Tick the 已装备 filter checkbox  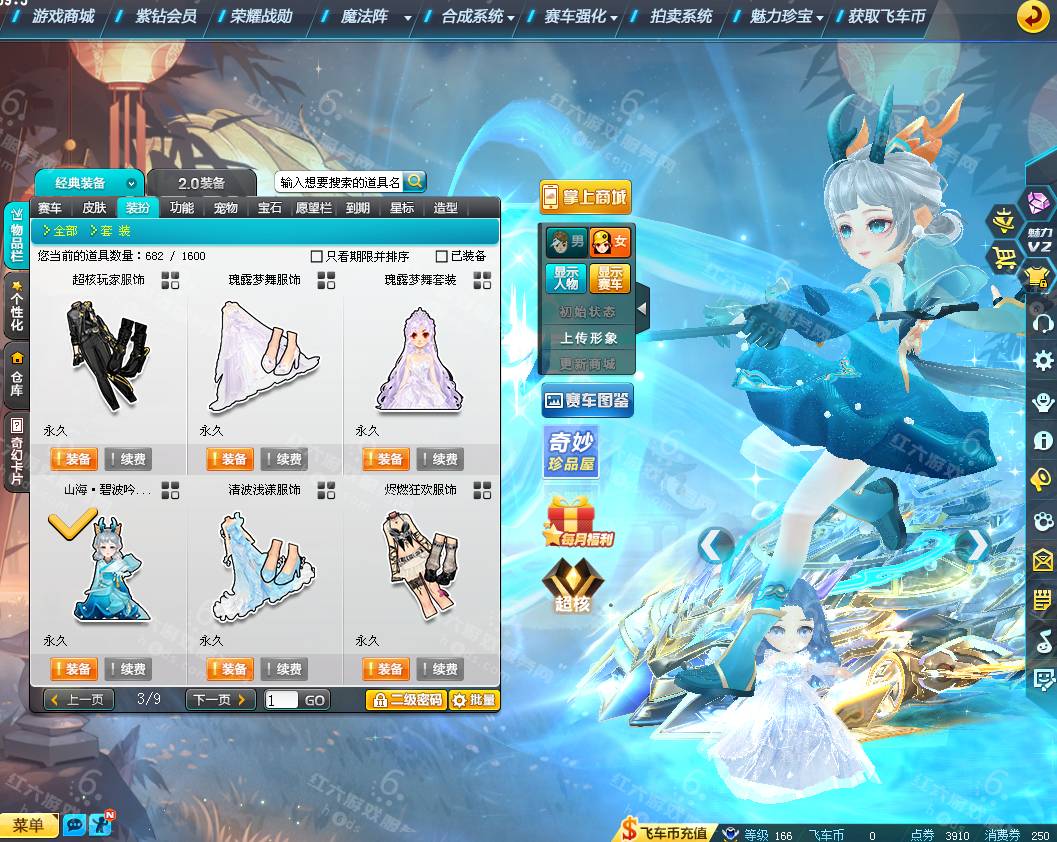tap(442, 256)
